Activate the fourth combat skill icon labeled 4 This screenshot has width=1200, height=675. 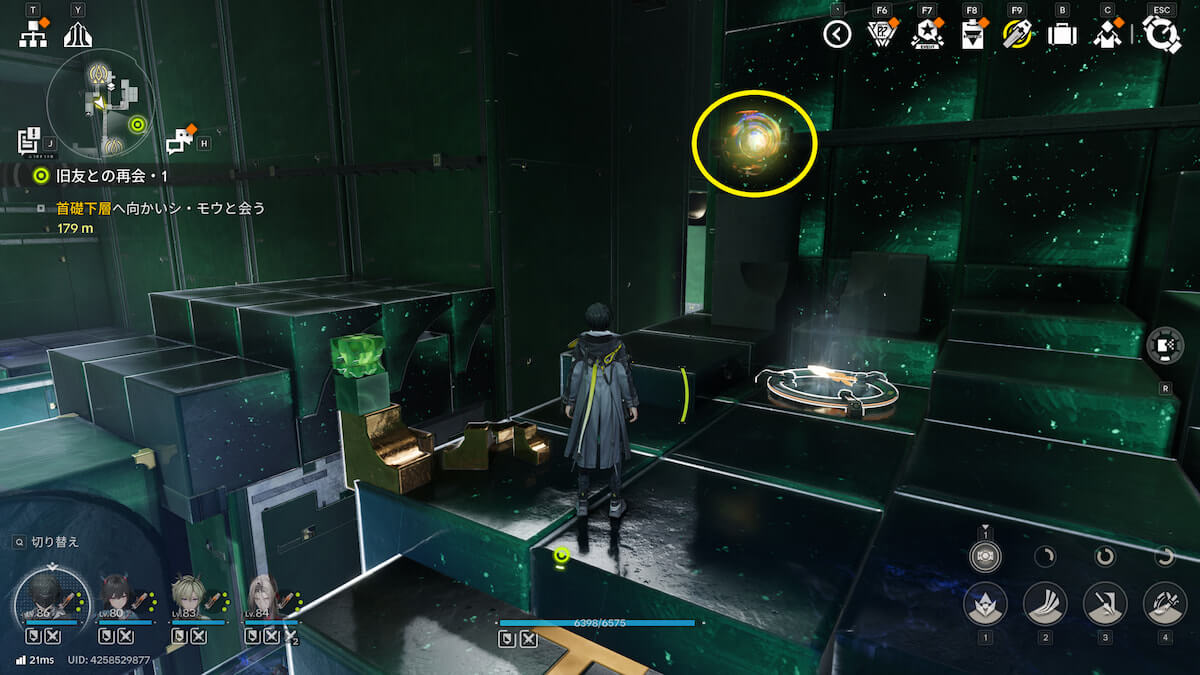tap(1165, 603)
